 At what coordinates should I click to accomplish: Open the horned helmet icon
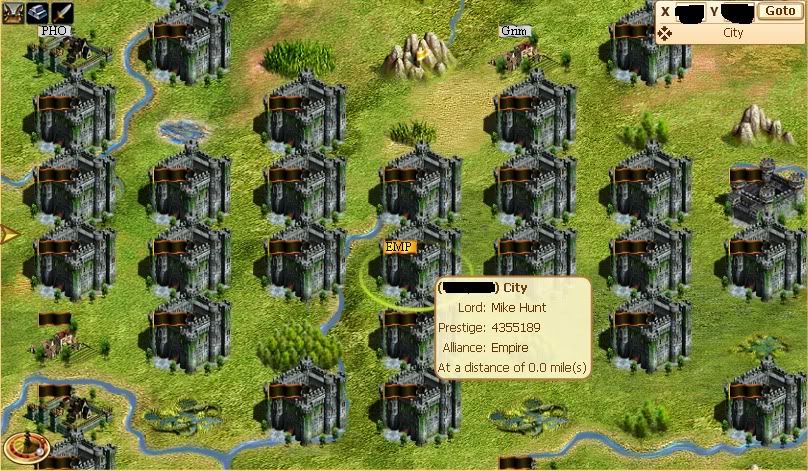tap(13, 12)
